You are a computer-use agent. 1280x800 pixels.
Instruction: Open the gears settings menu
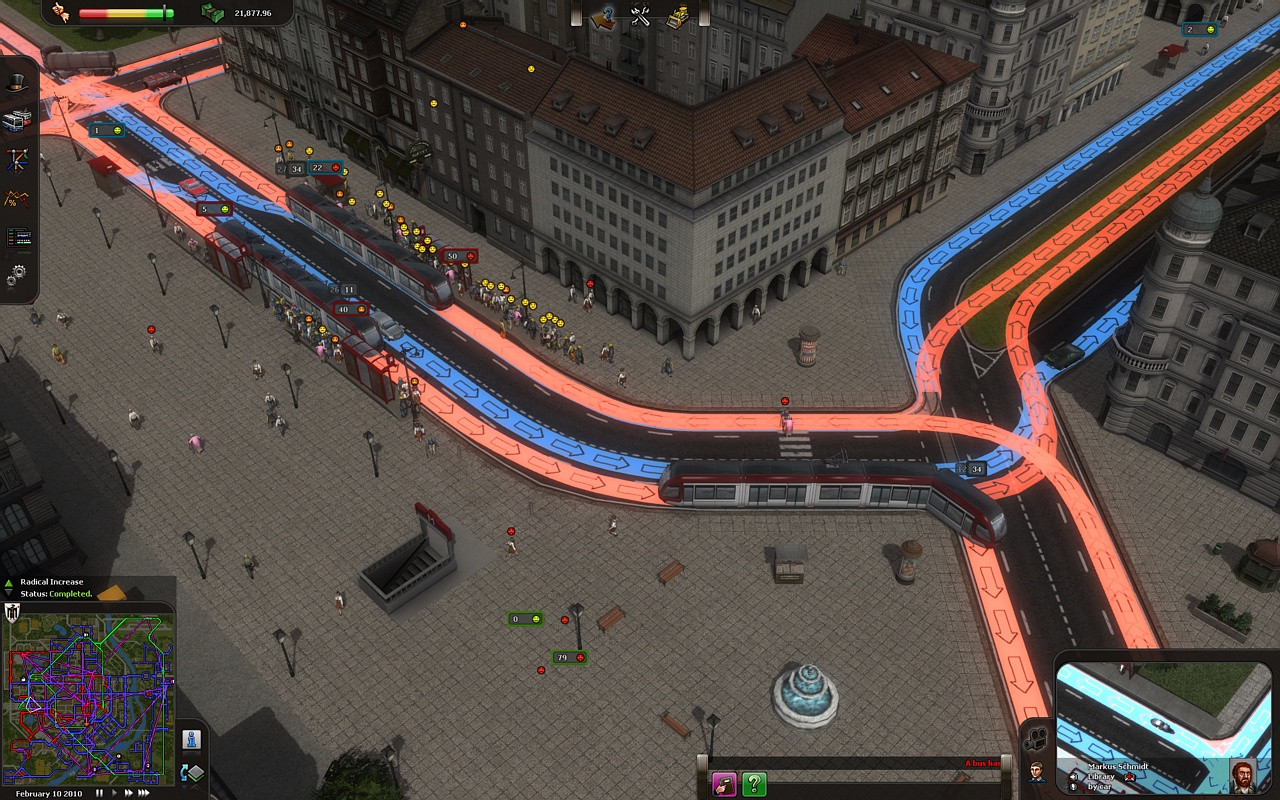(x=17, y=273)
